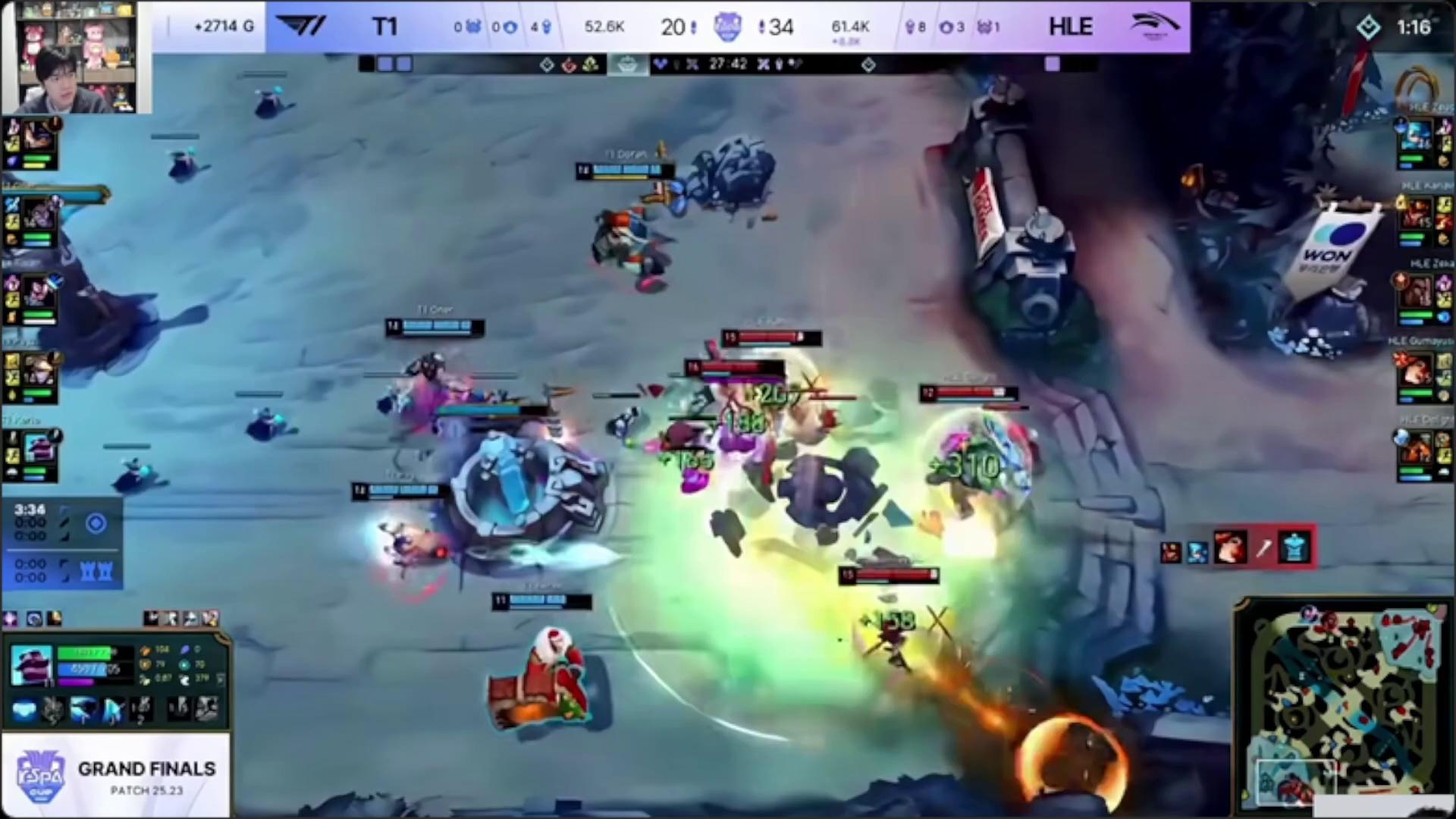Toggle red team fog of war right of timer
The height and width of the screenshot is (819, 1456).
tap(762, 64)
